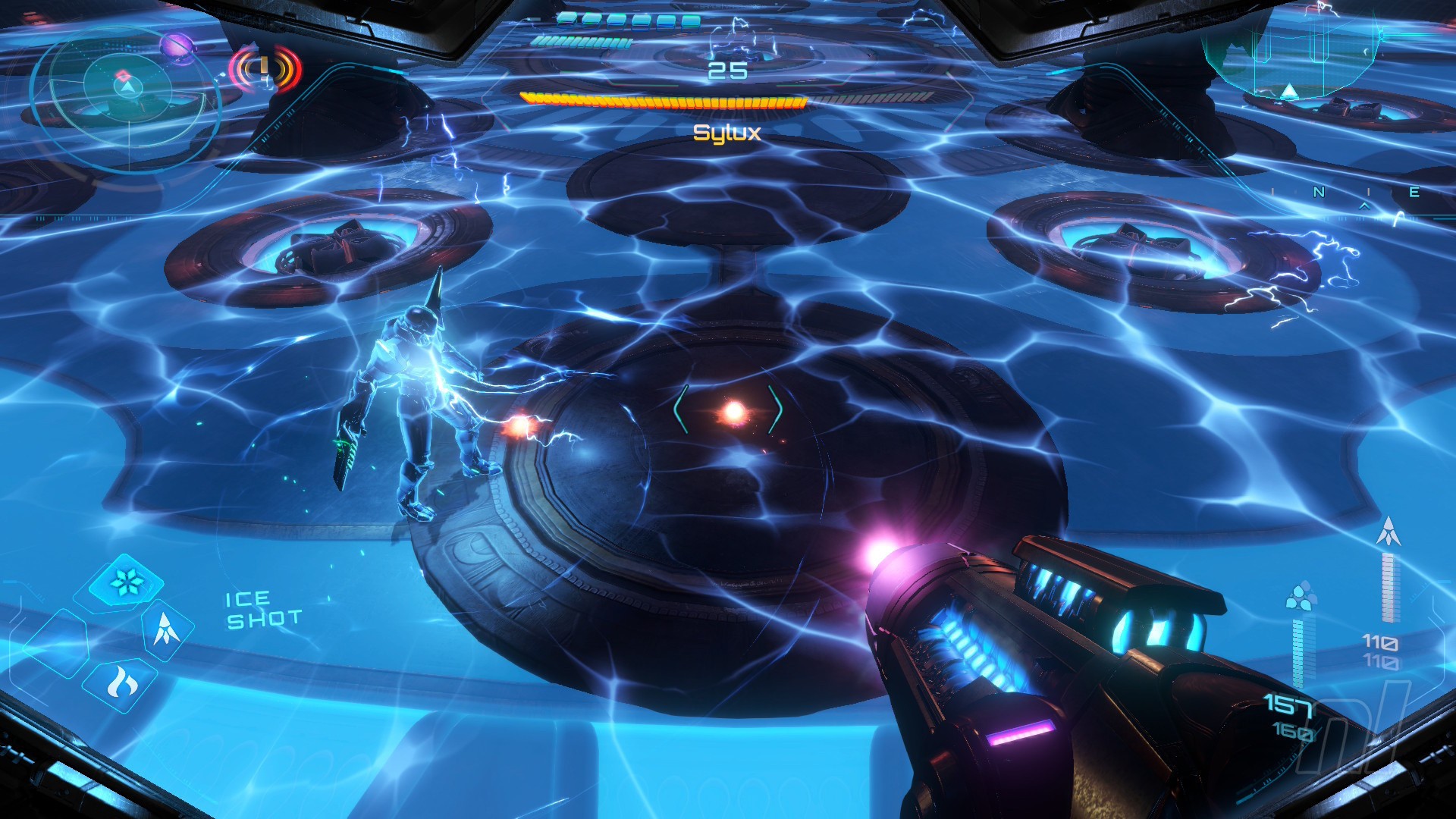The image size is (1456, 819).
Task: Choose the missile slot in the weapon selector
Action: [166, 629]
